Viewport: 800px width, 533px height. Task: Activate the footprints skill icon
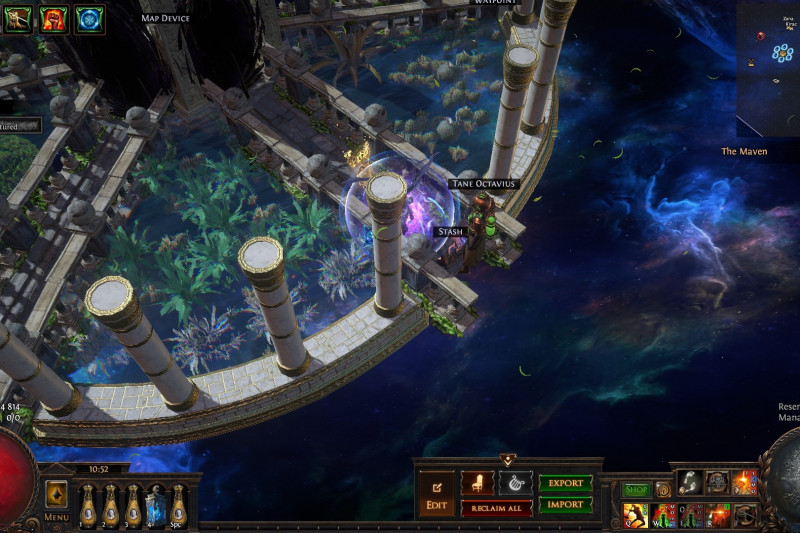tap(690, 482)
